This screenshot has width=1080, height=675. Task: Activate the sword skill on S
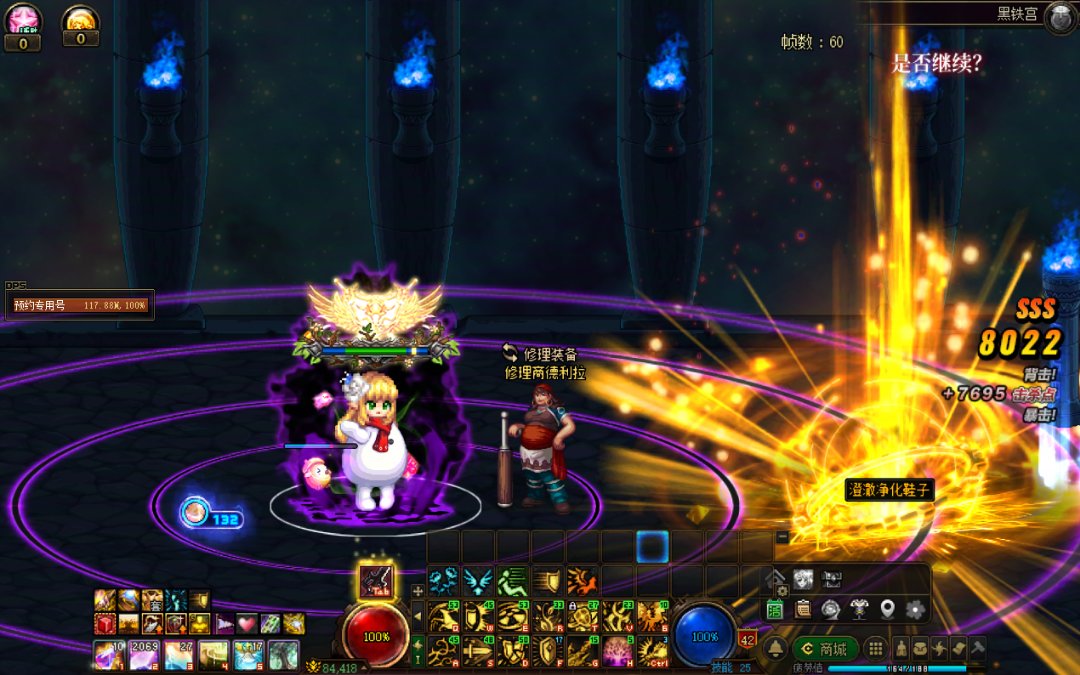(x=478, y=651)
